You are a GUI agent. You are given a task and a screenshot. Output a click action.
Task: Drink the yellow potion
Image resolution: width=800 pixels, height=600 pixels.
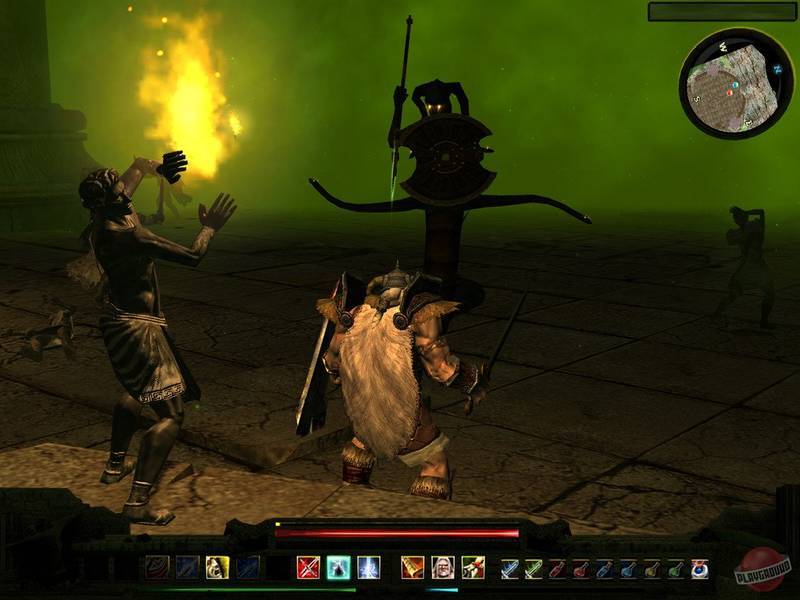[x=652, y=569]
